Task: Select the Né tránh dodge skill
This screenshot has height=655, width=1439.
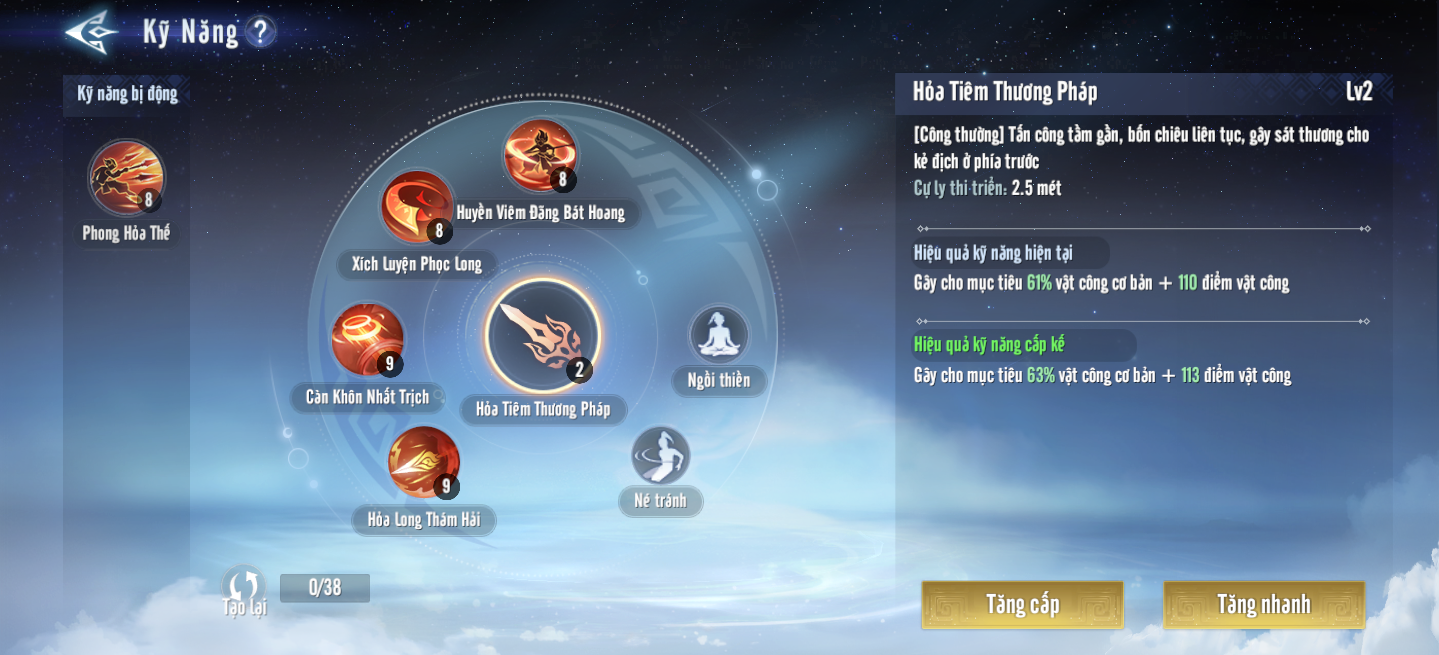Action: pos(660,456)
